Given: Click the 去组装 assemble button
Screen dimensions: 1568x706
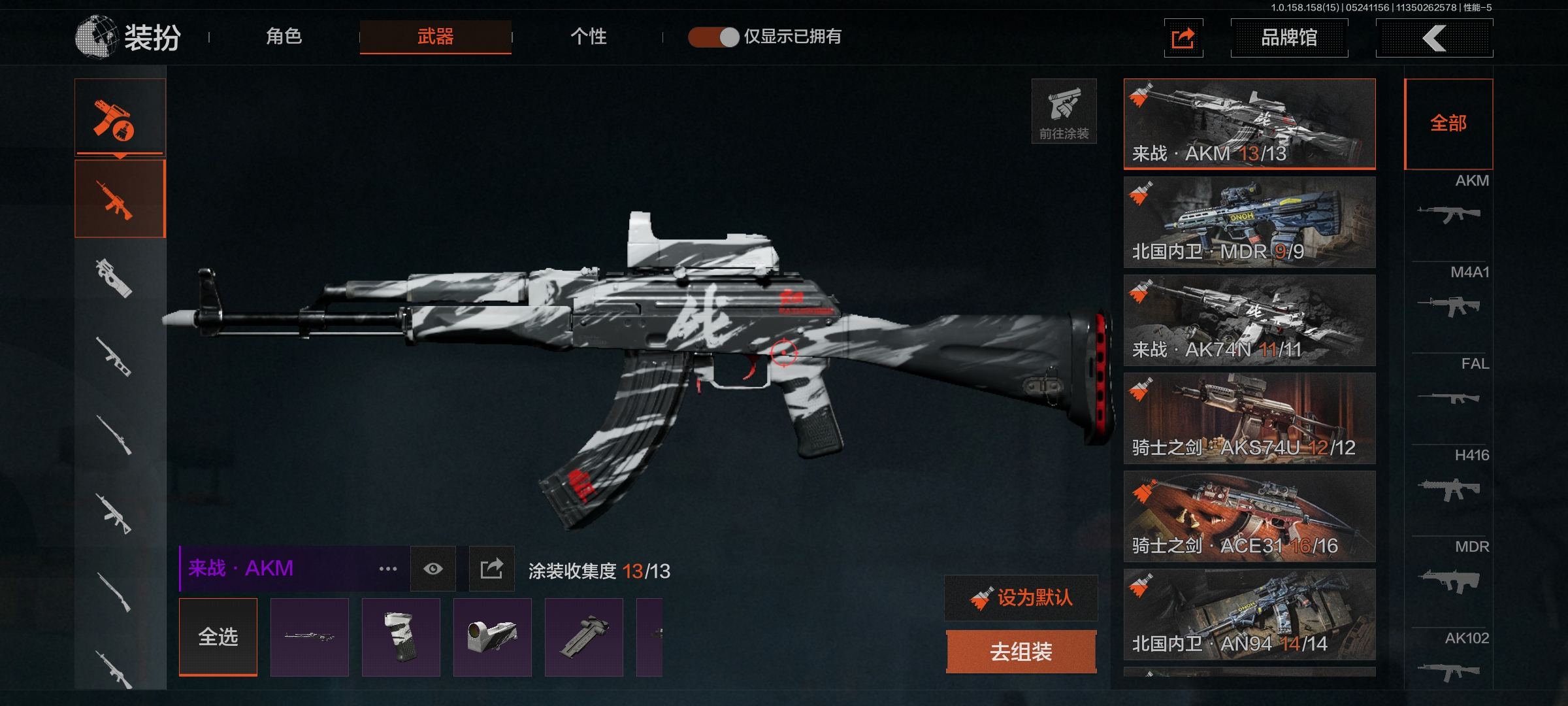Looking at the screenshot, I should click(1021, 652).
